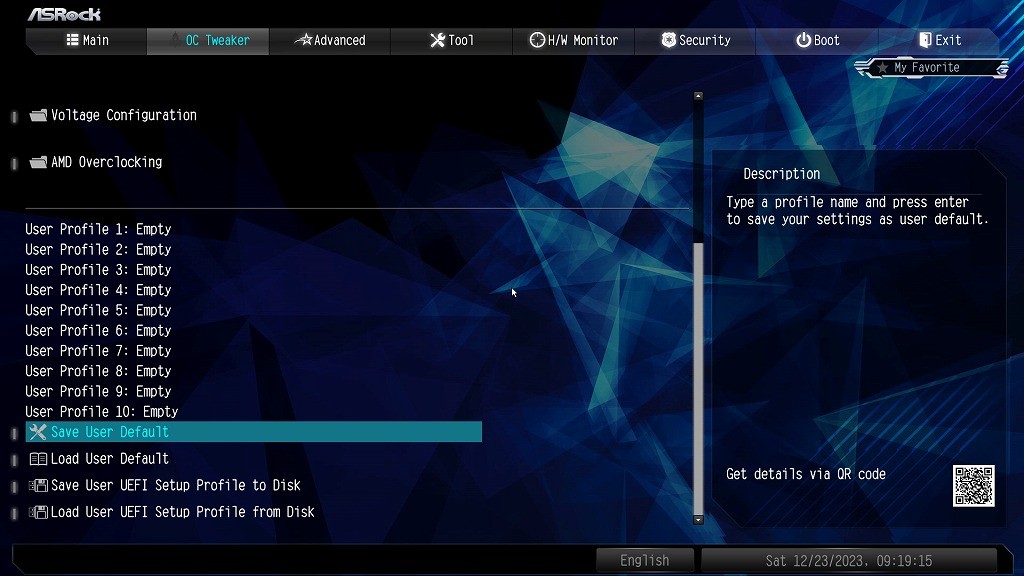Click the QR code for details
1024x576 pixels.
point(973,485)
